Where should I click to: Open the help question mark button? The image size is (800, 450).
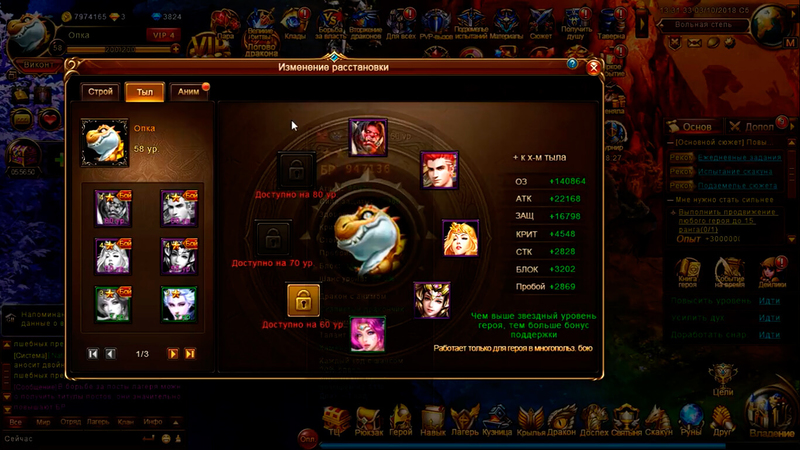[x=572, y=64]
